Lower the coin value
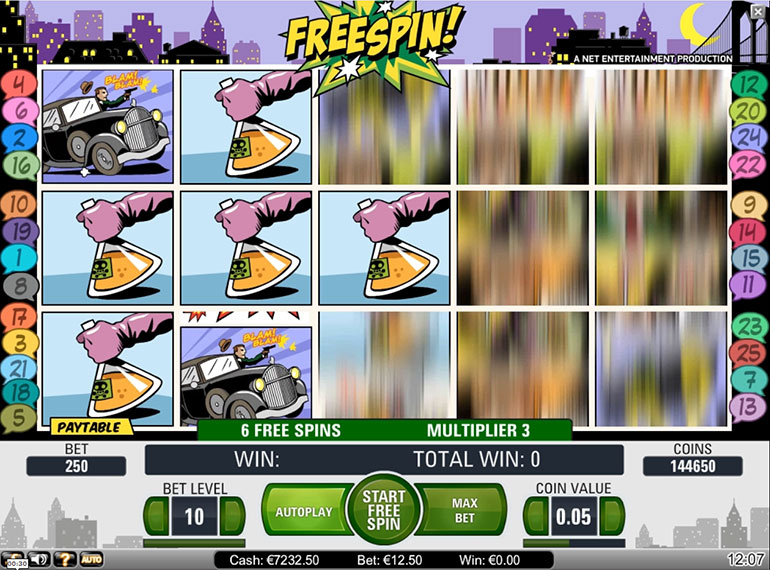The height and width of the screenshot is (570, 770). point(534,516)
